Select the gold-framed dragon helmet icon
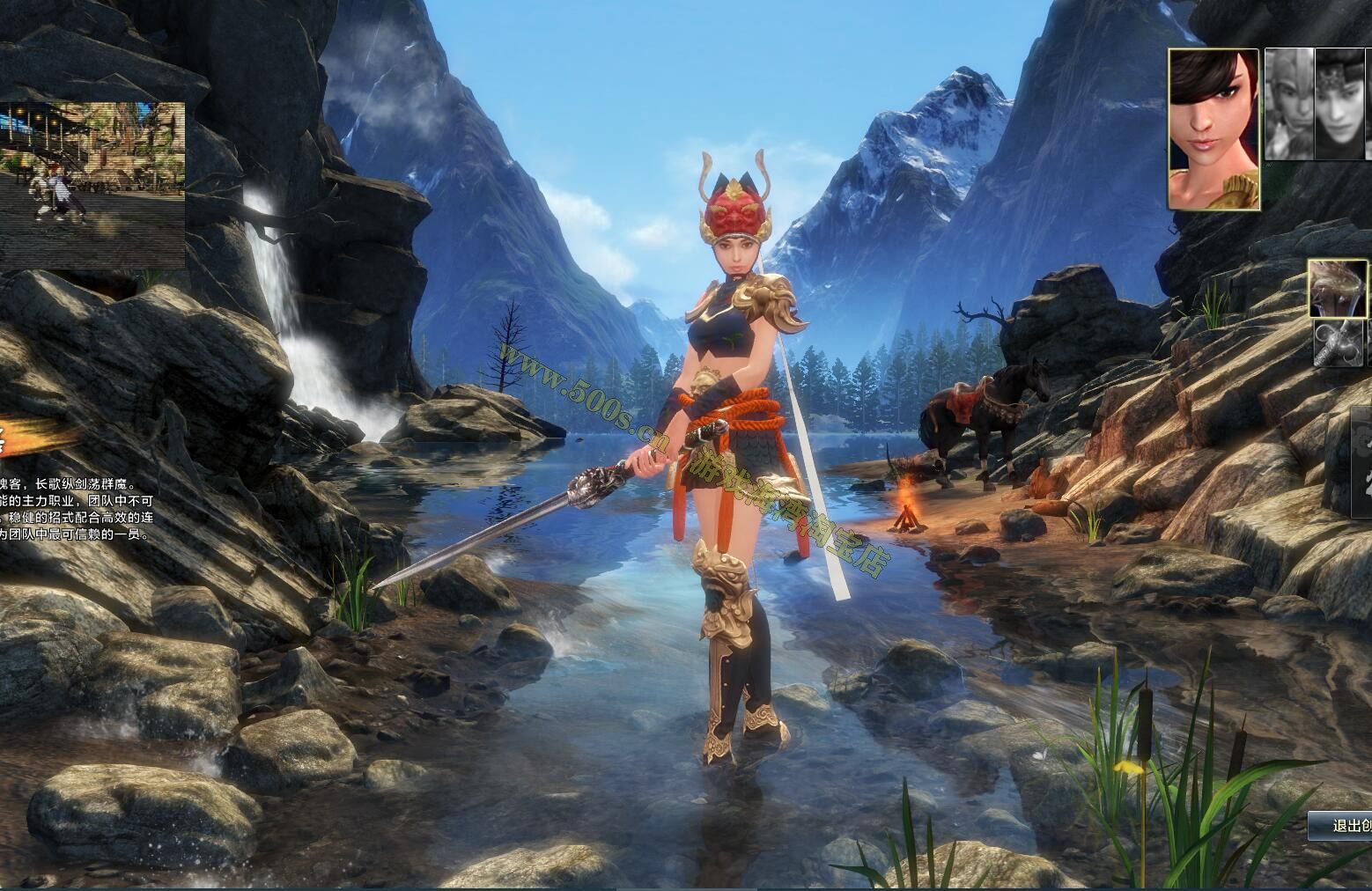1372x891 pixels. click(1337, 288)
